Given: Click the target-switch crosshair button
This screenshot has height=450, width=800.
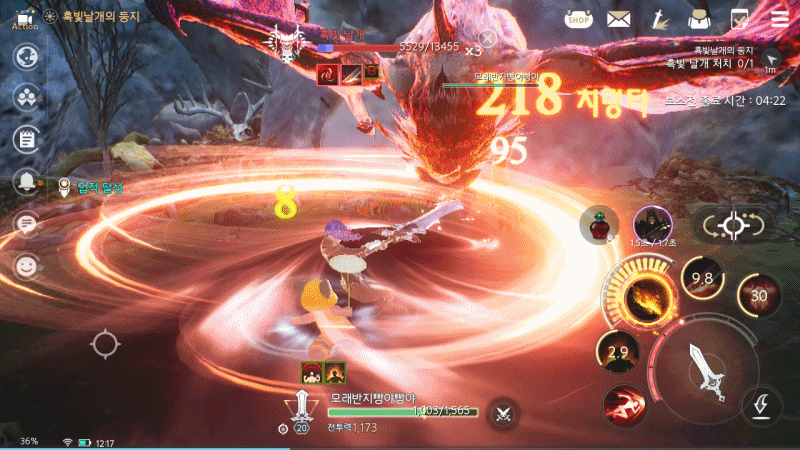Looking at the screenshot, I should 734,226.
